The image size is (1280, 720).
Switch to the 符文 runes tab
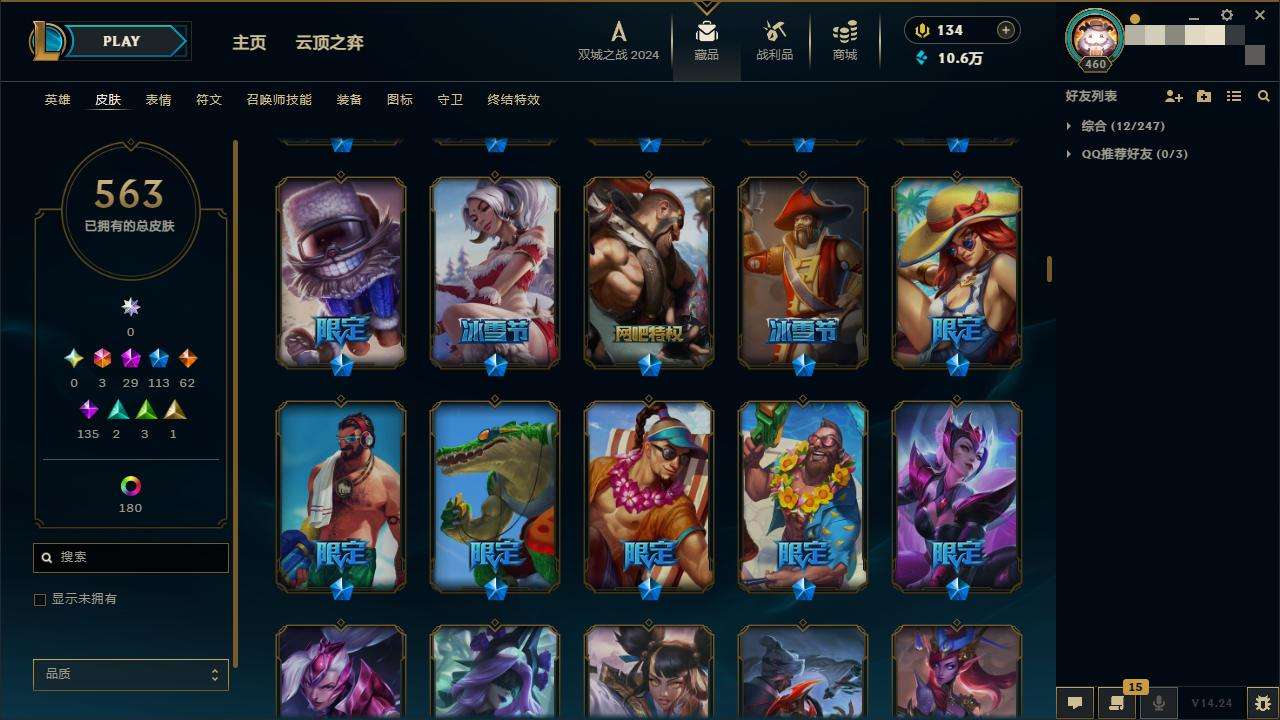tap(209, 100)
